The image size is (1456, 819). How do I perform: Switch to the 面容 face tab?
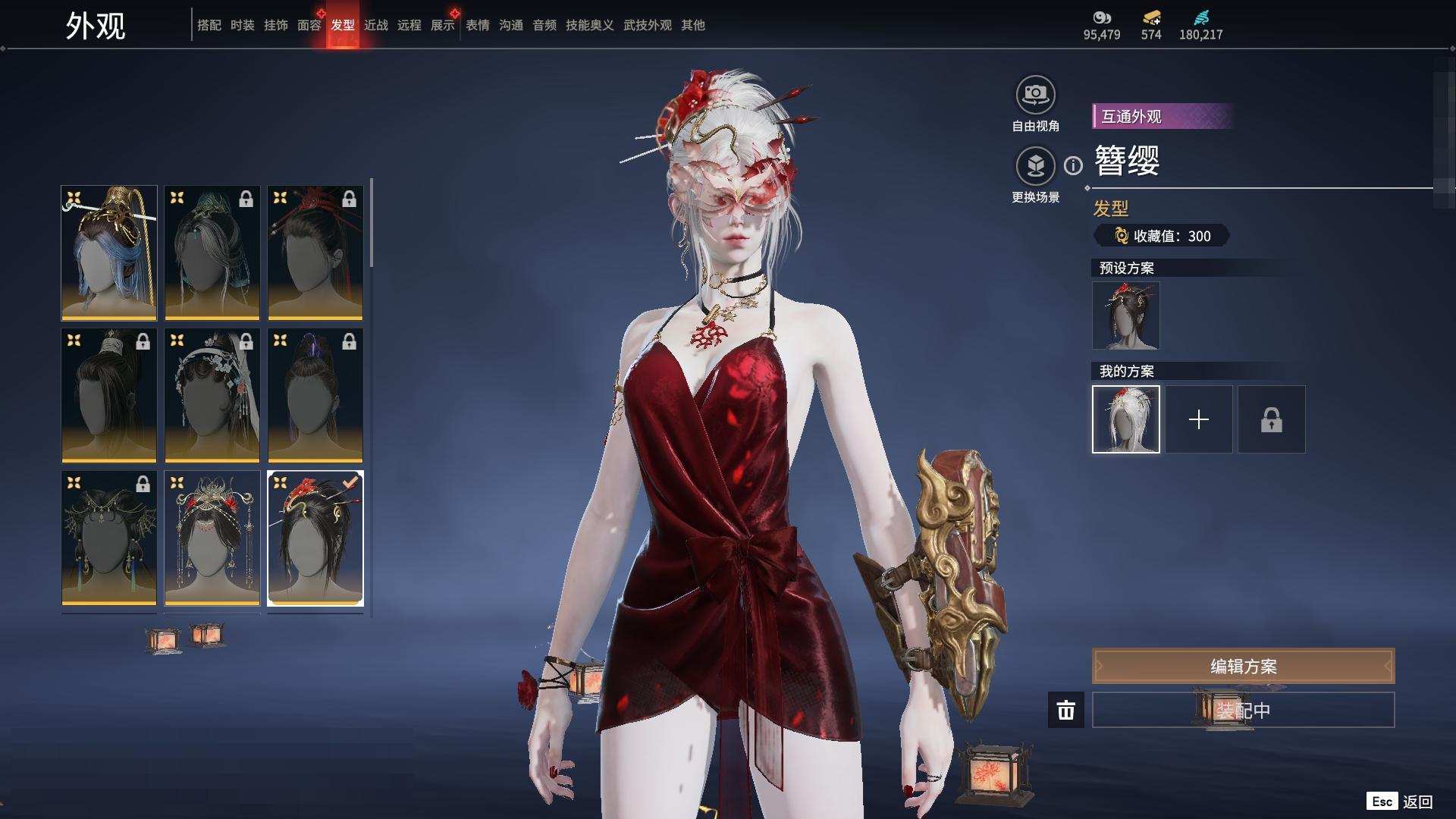click(x=309, y=25)
